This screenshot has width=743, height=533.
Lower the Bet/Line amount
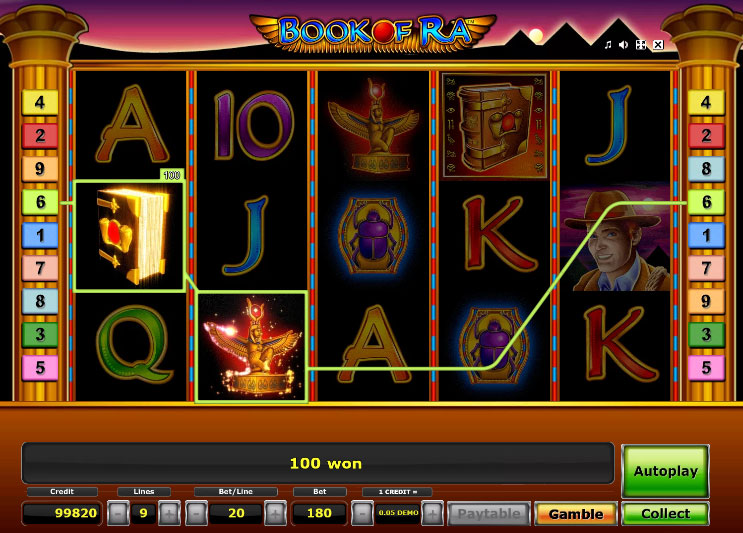[197, 514]
